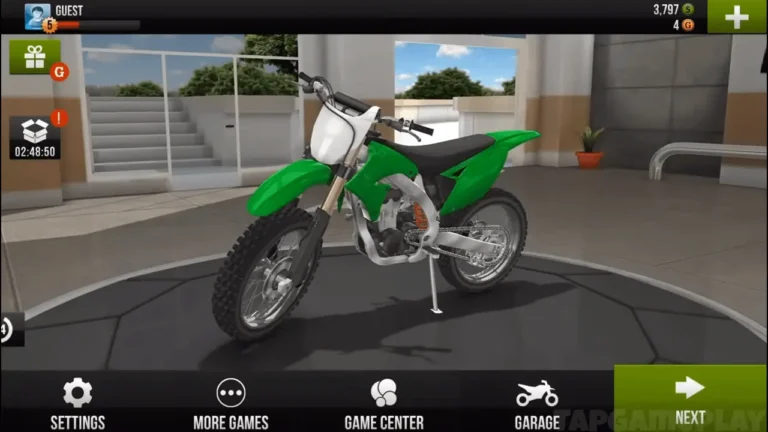The image size is (768, 432).
Task: Go to the Garage
Action: (536, 402)
